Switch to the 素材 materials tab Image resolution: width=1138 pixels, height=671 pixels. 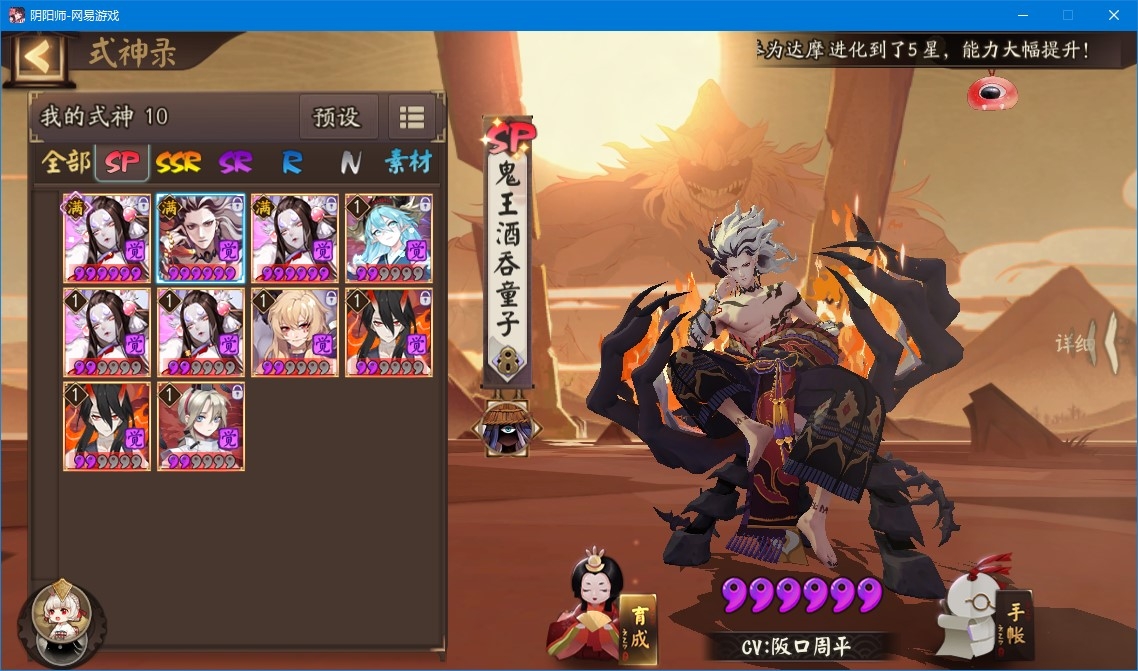408,162
